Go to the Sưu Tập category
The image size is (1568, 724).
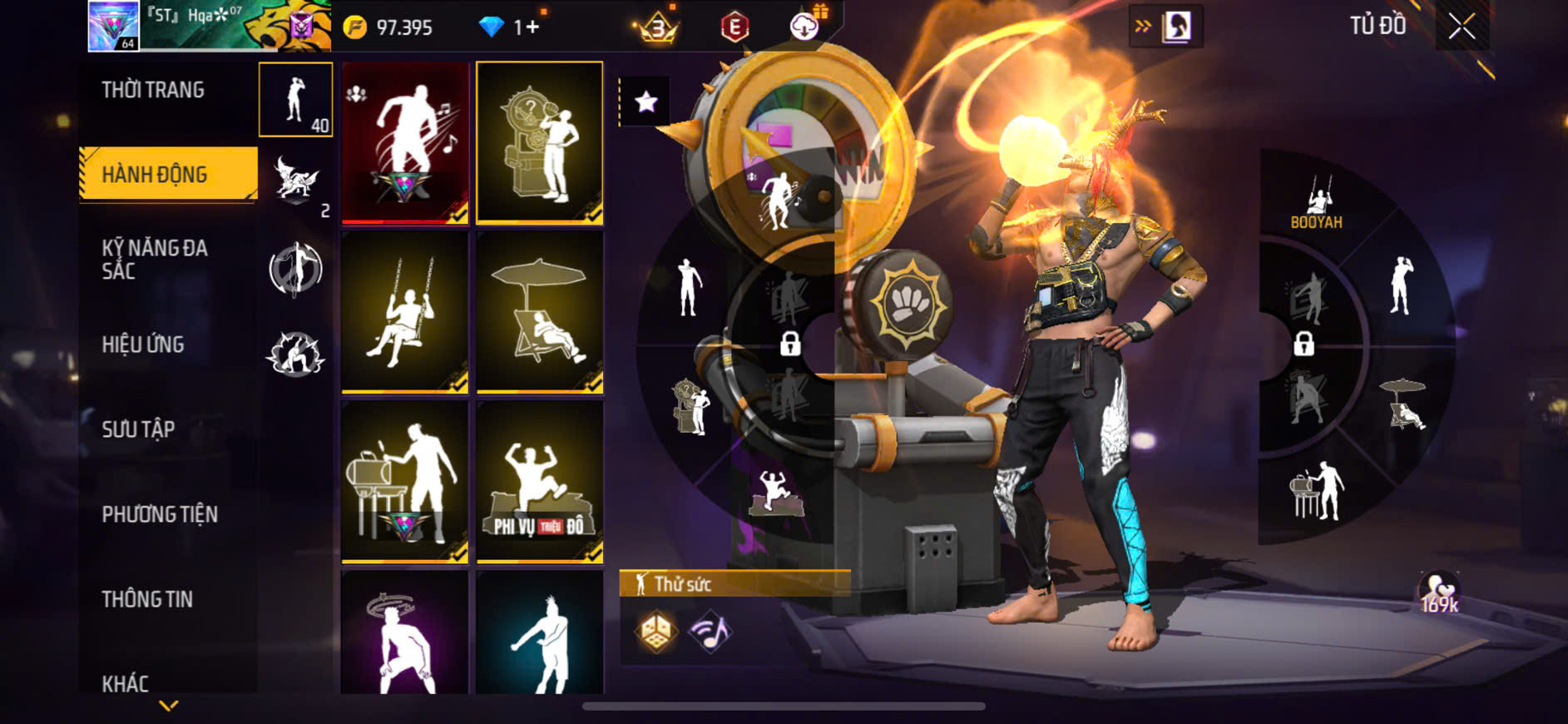click(138, 429)
